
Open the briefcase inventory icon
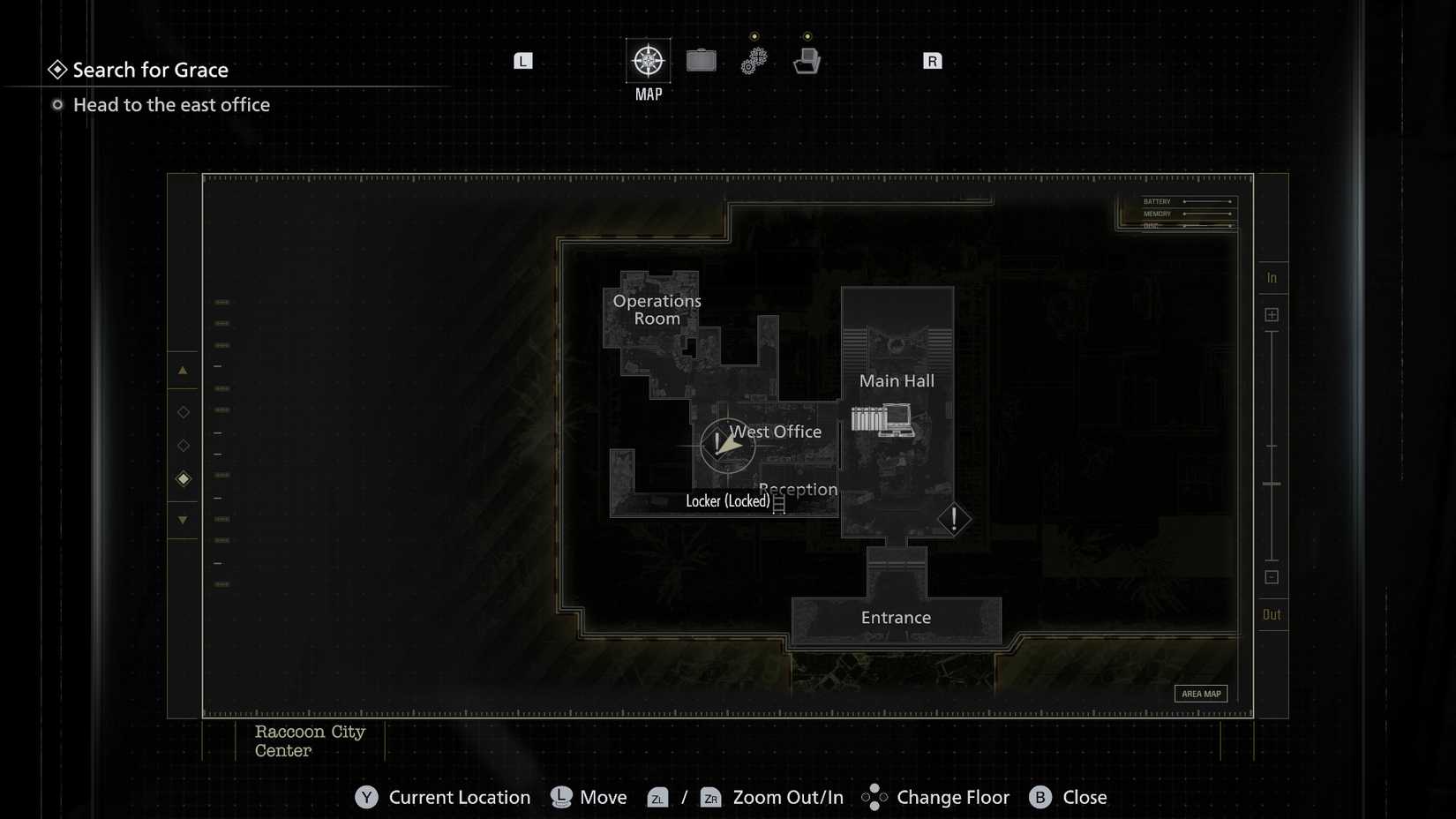(x=701, y=61)
